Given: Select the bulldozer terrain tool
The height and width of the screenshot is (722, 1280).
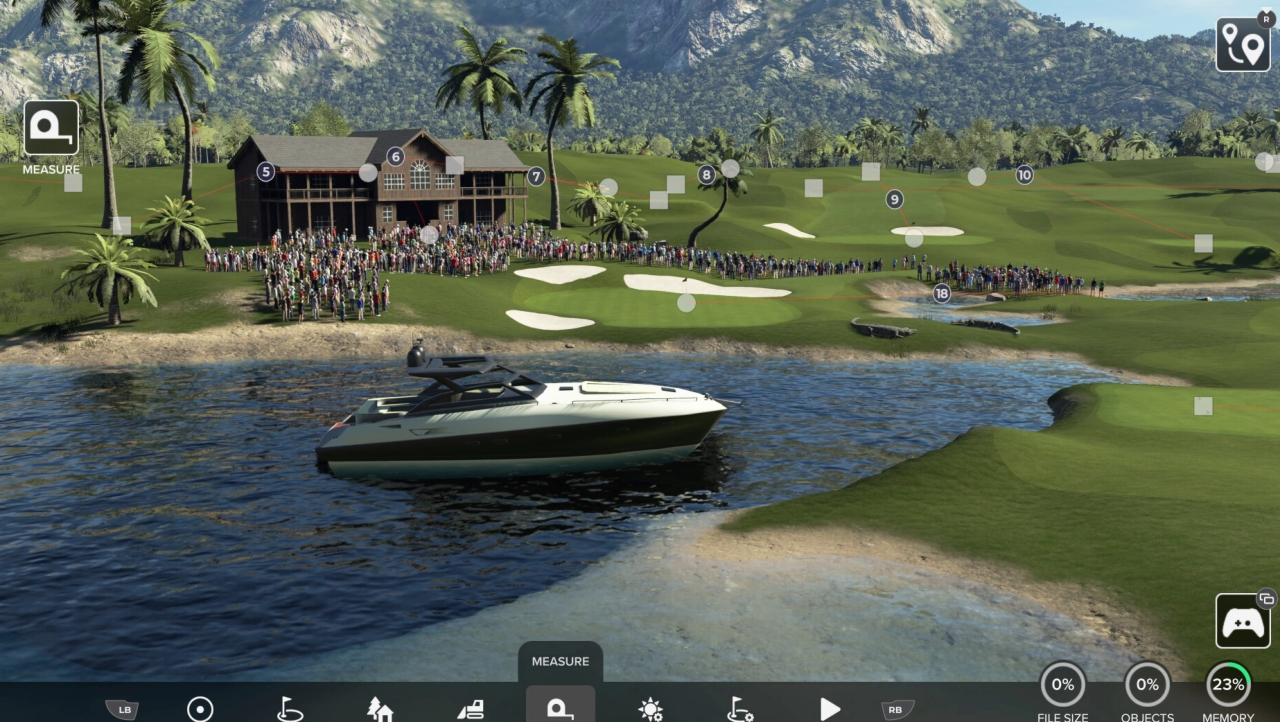Looking at the screenshot, I should 471,709.
